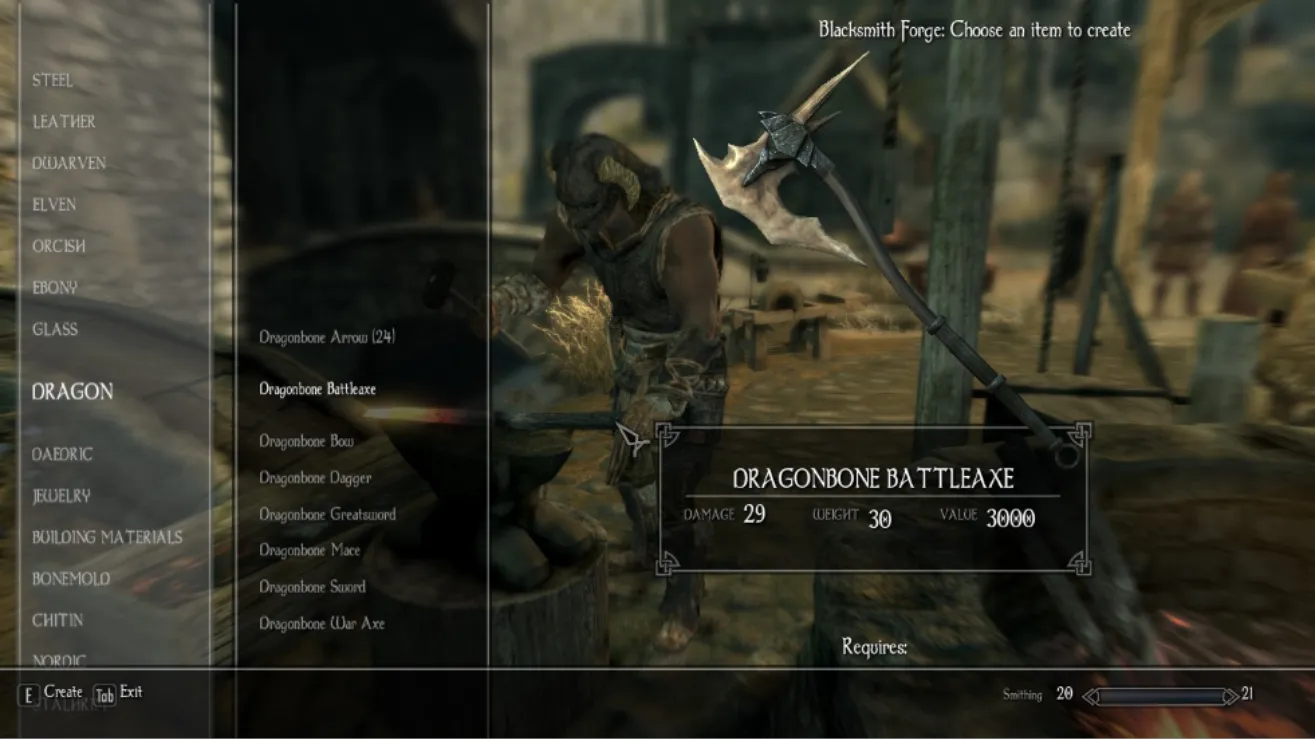Image resolution: width=1315 pixels, height=740 pixels.
Task: Switch to the Dwarven category
Action: [69, 163]
